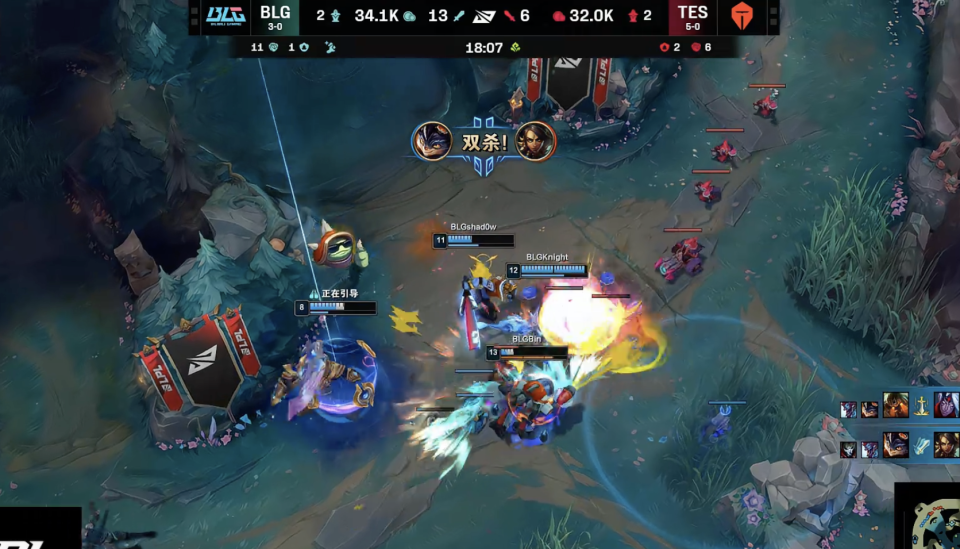Click the BLG team logo in the scoreboard
Screen dimensions: 960x549
225,14
